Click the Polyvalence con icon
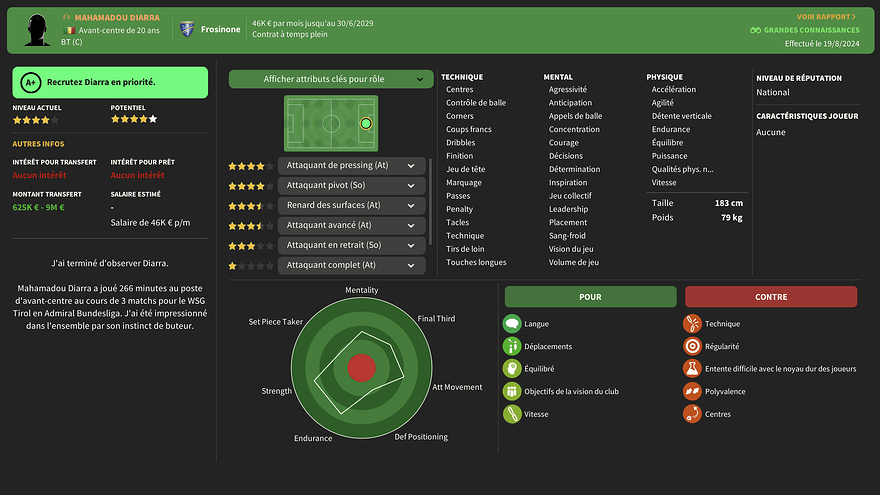 (692, 391)
